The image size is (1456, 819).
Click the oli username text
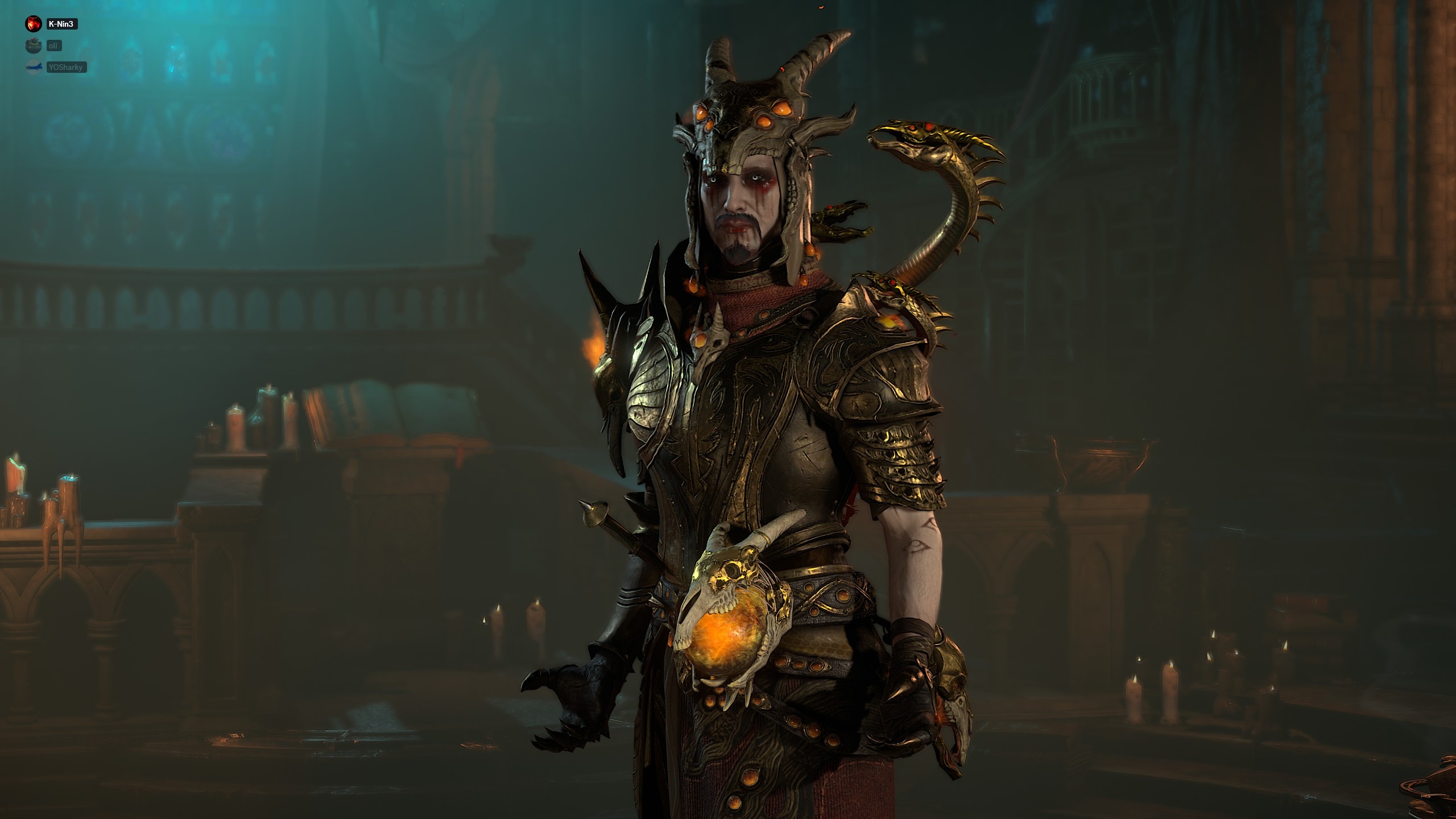(54, 45)
